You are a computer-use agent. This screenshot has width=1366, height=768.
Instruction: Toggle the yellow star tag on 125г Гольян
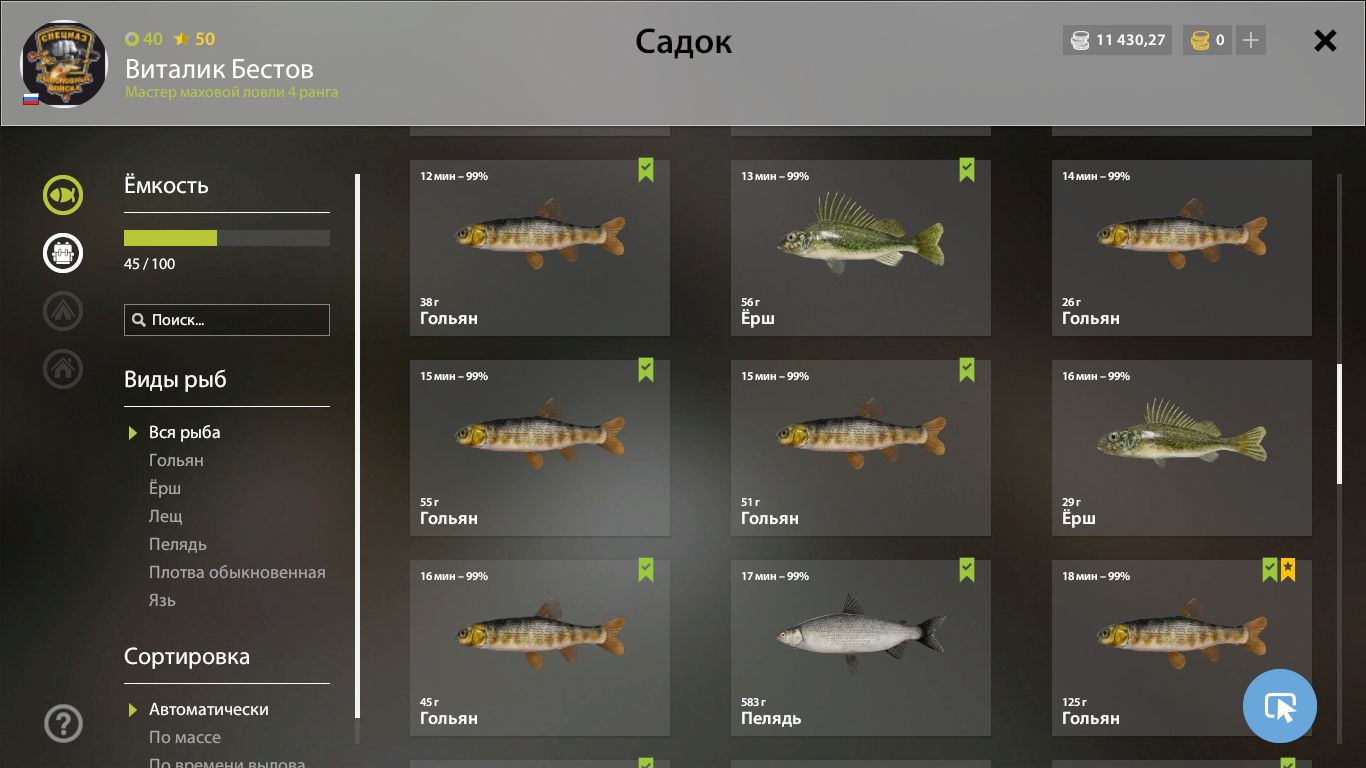pos(1287,570)
